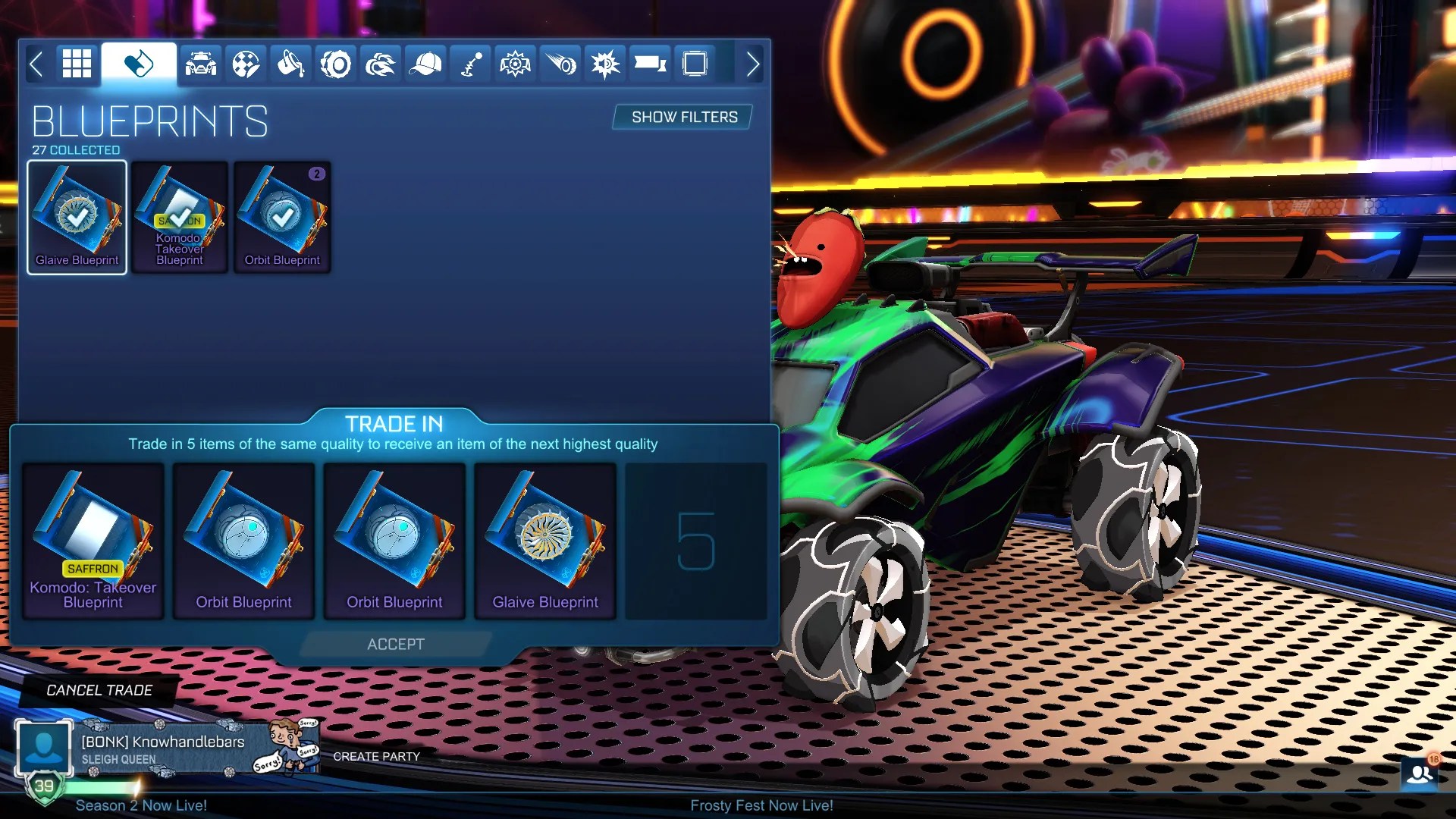Viewport: 1456px width, 819px height.
Task: Select the Antennas category icon
Action: pyautogui.click(x=469, y=64)
